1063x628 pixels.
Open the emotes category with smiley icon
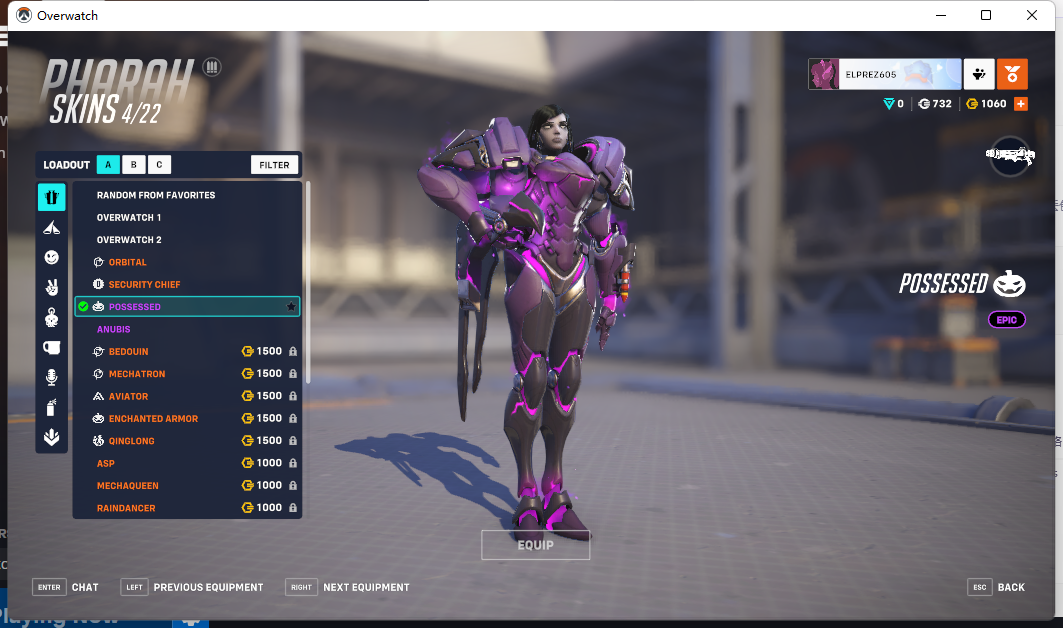pyautogui.click(x=52, y=258)
